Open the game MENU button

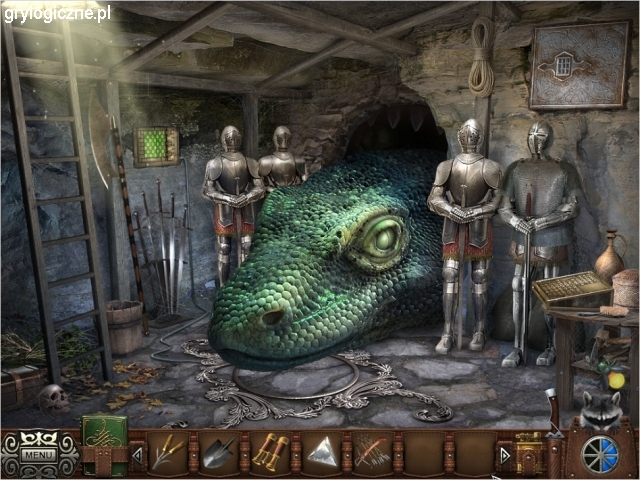[39, 456]
